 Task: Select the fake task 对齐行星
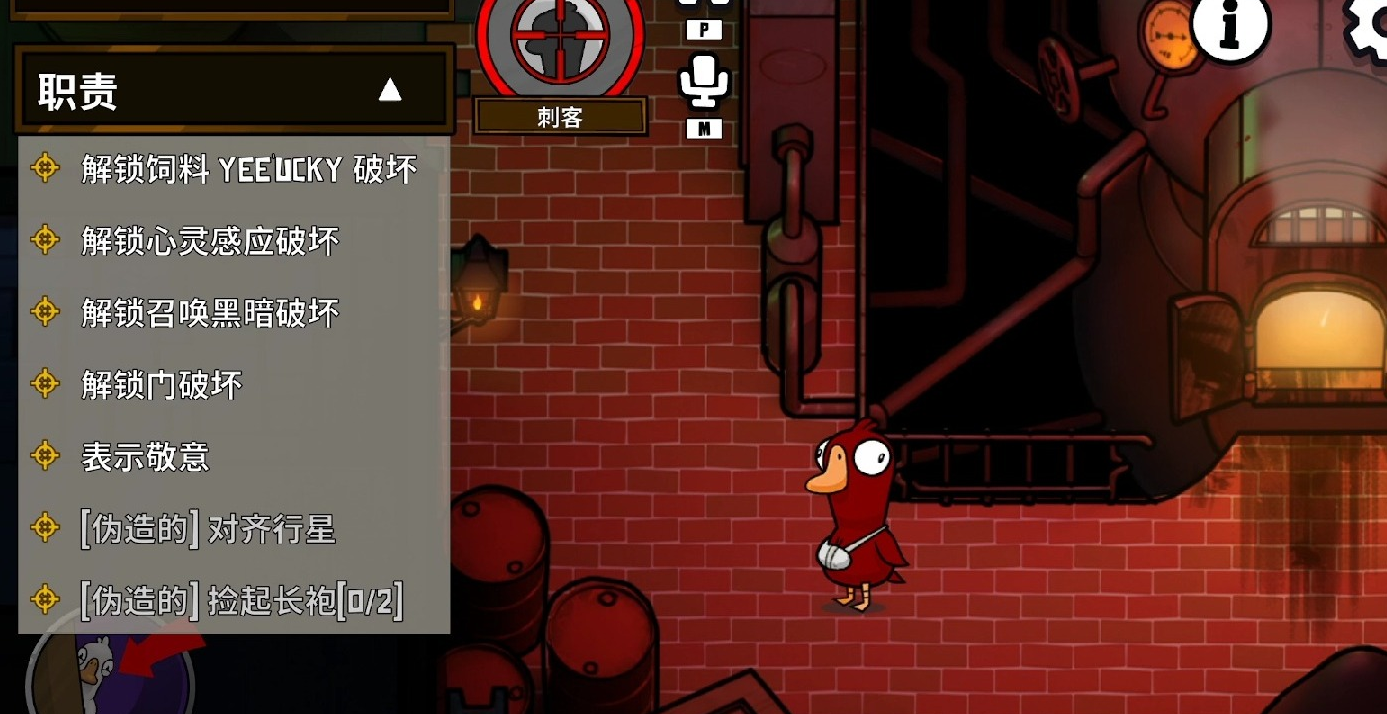coord(208,528)
